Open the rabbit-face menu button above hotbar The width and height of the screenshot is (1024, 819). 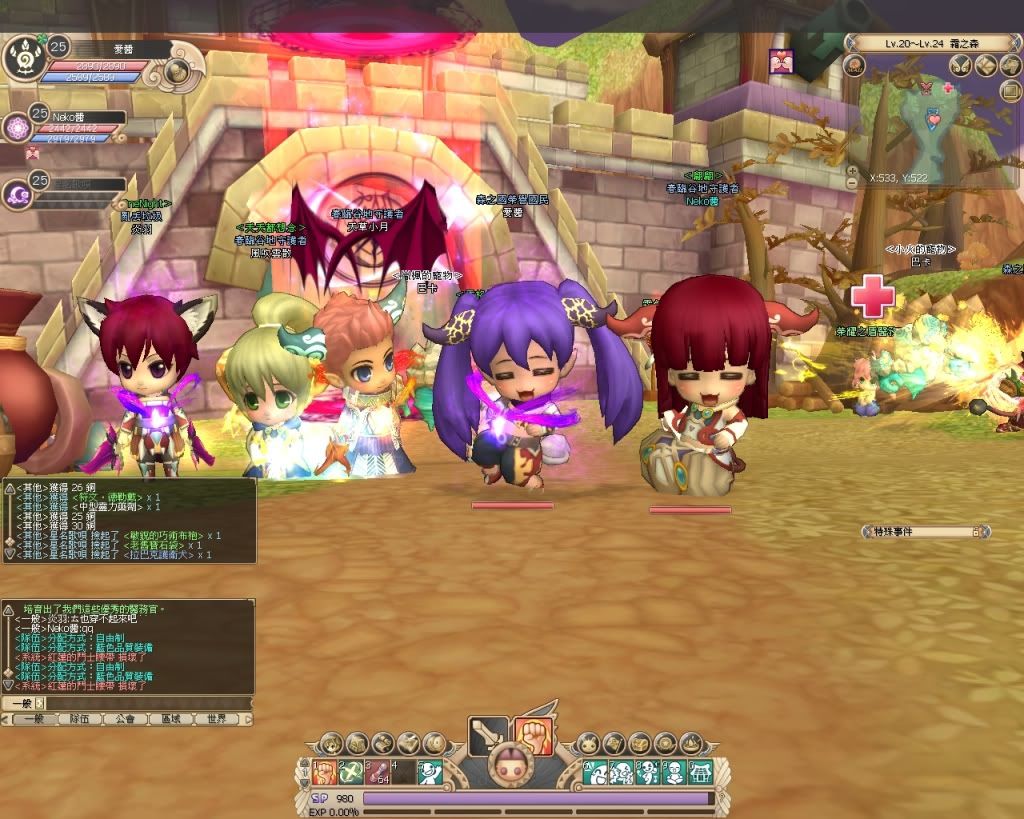click(x=586, y=744)
